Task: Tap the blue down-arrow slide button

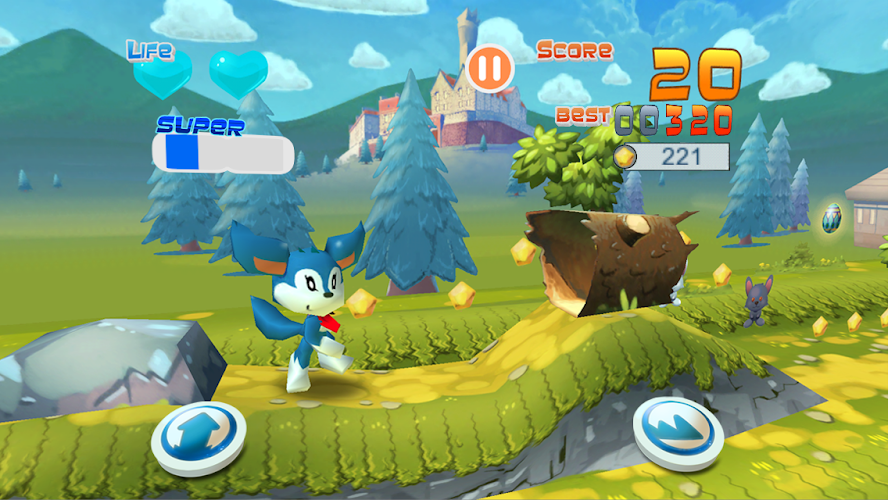Action: 678,431
